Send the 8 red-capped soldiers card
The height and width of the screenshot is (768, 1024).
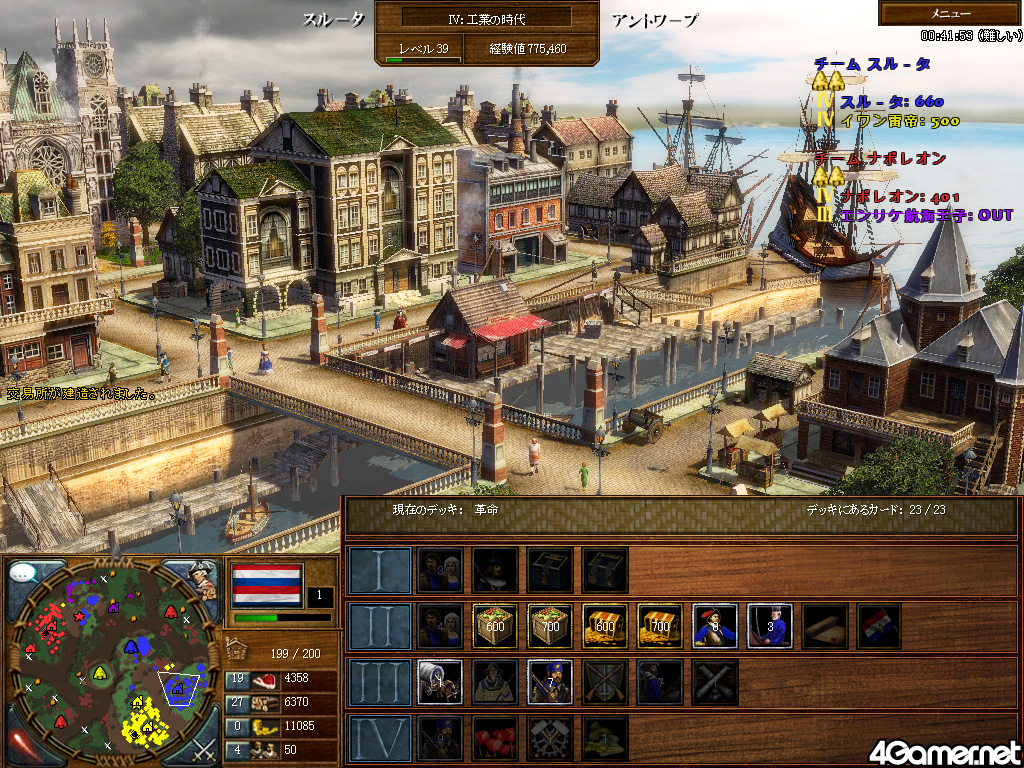coord(715,625)
